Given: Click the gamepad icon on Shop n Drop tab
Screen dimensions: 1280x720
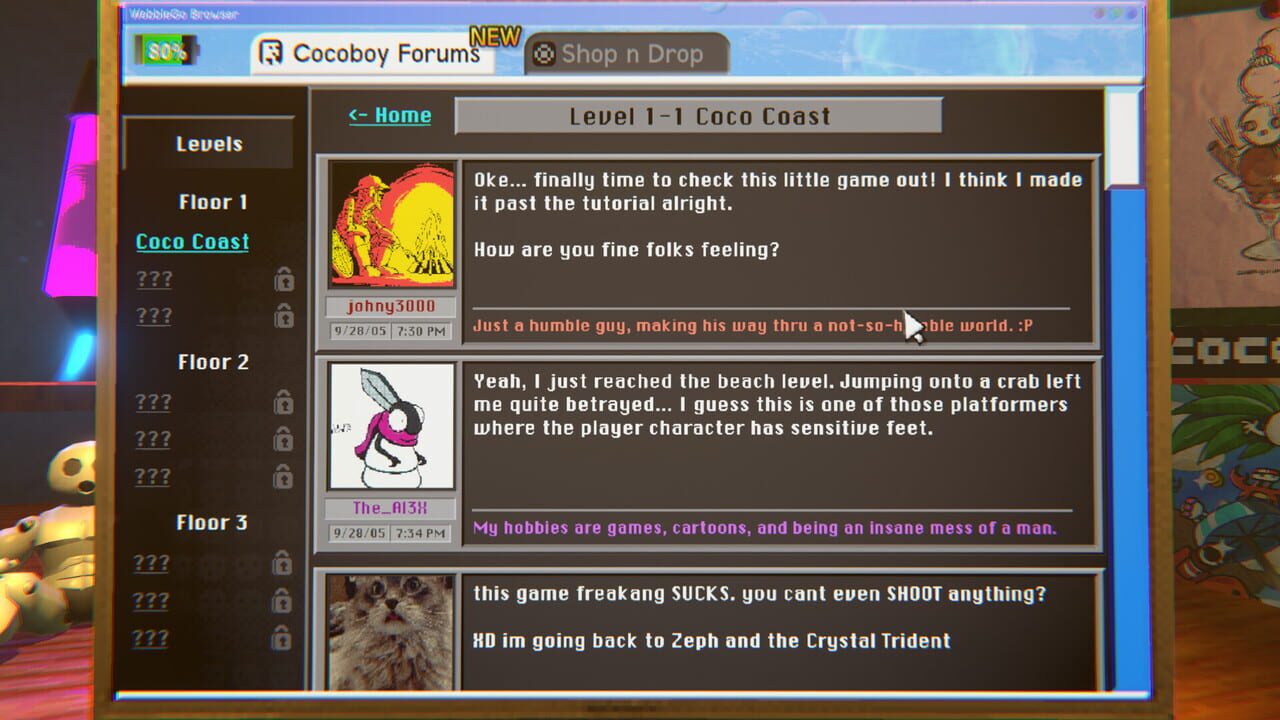Looking at the screenshot, I should coord(543,53).
